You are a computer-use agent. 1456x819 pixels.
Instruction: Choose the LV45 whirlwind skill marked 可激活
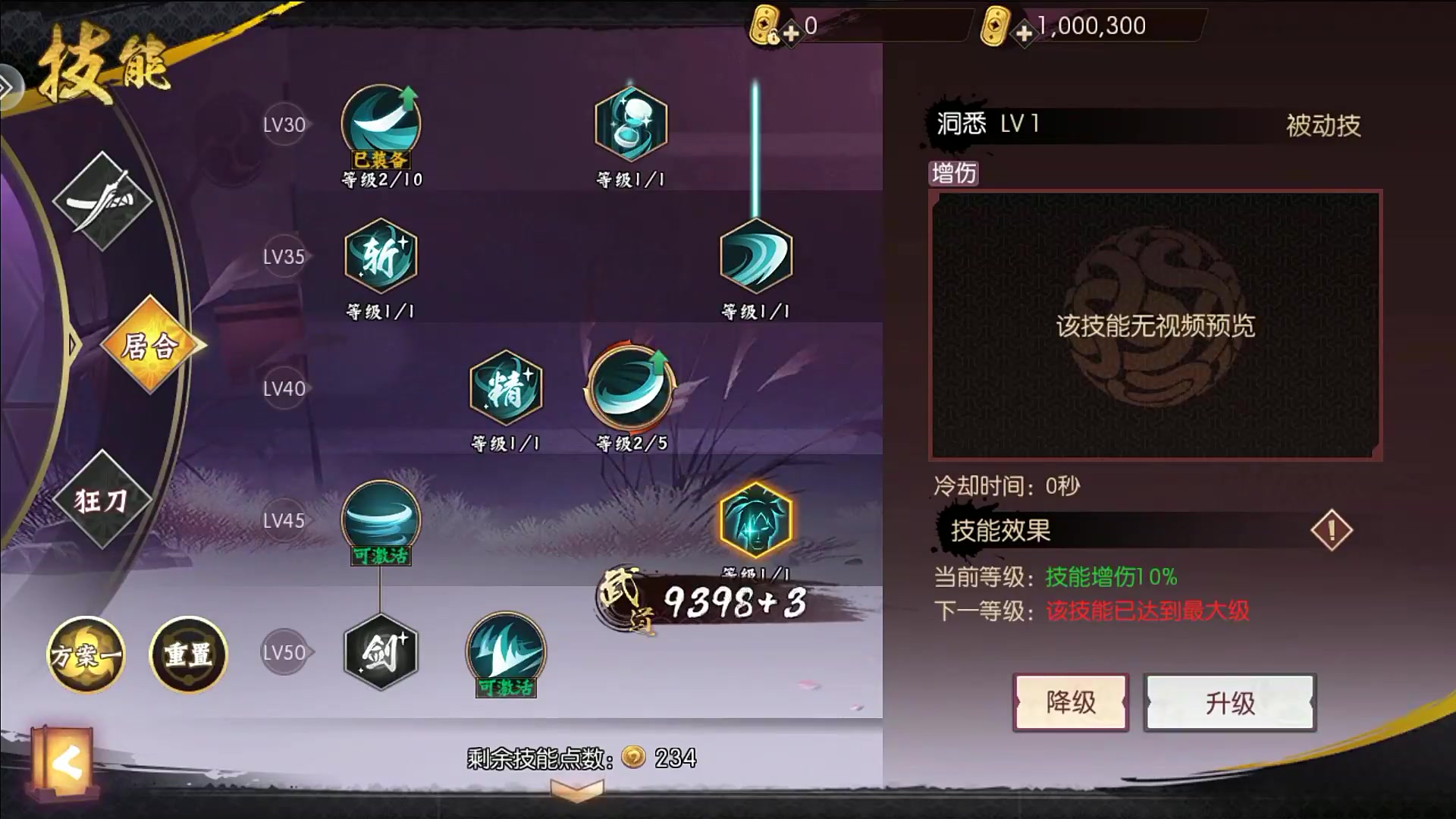tap(381, 519)
